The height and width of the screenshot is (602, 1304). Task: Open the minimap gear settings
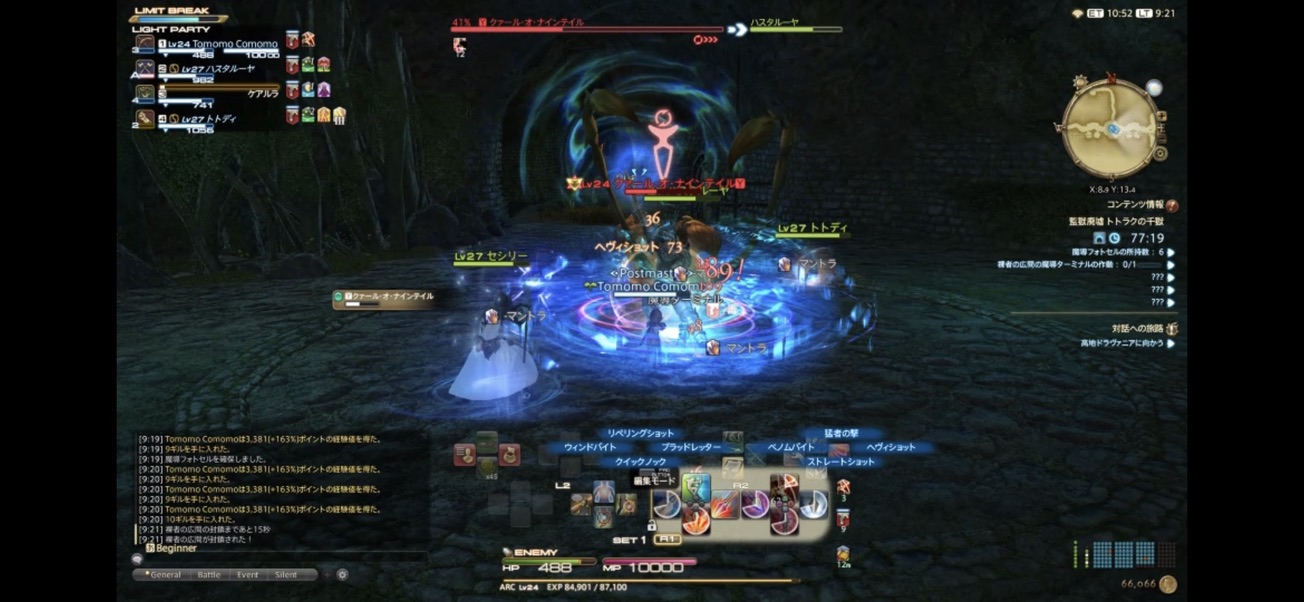tap(1160, 154)
